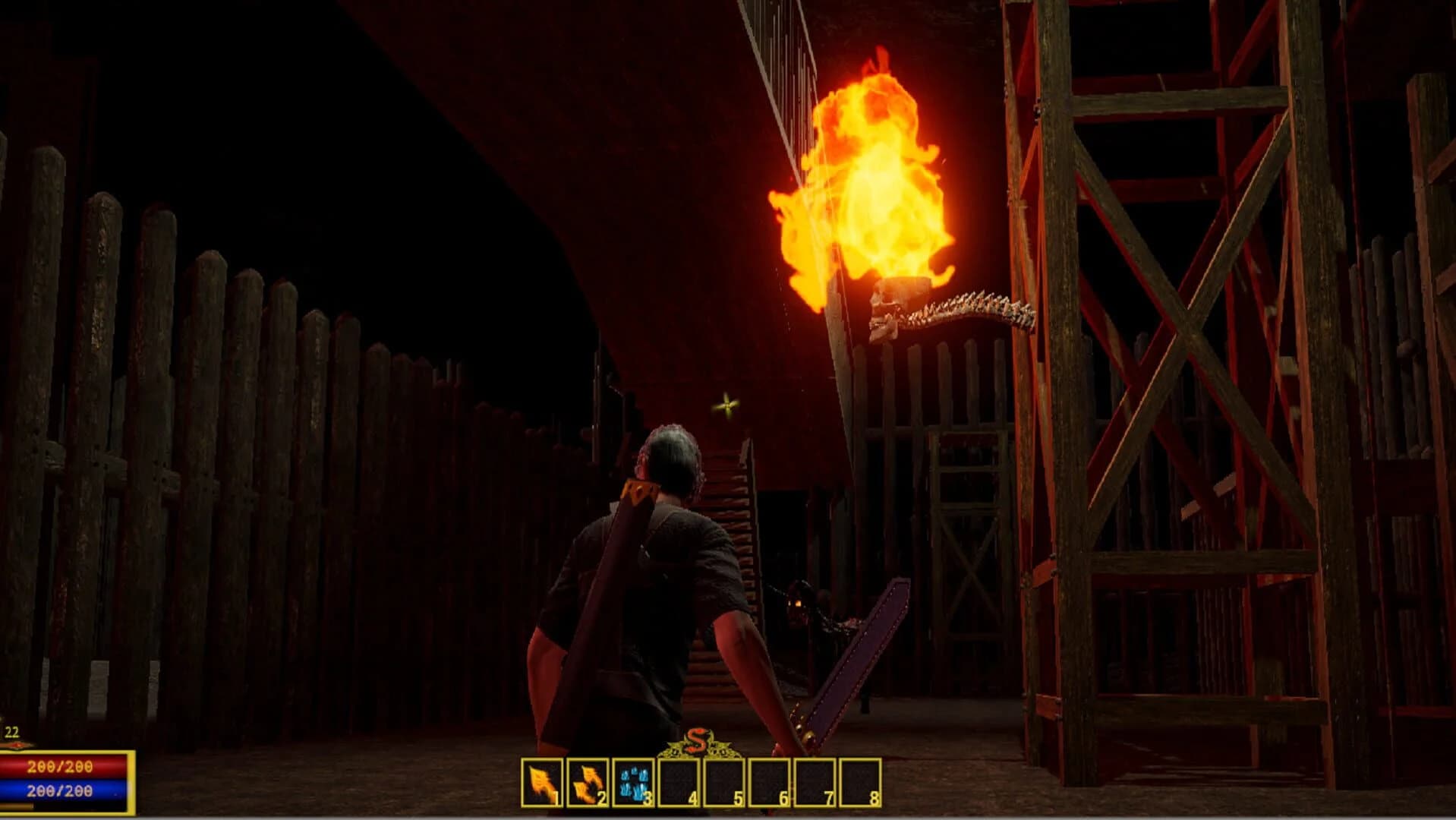Click the yellow experience bar below the mana bar
The image size is (1456, 820).
17,806
